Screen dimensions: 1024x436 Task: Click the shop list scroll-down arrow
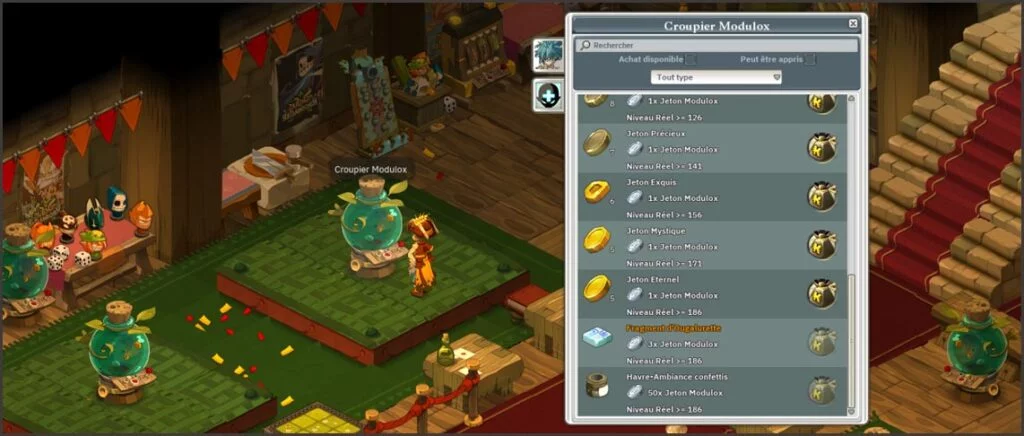click(852, 410)
